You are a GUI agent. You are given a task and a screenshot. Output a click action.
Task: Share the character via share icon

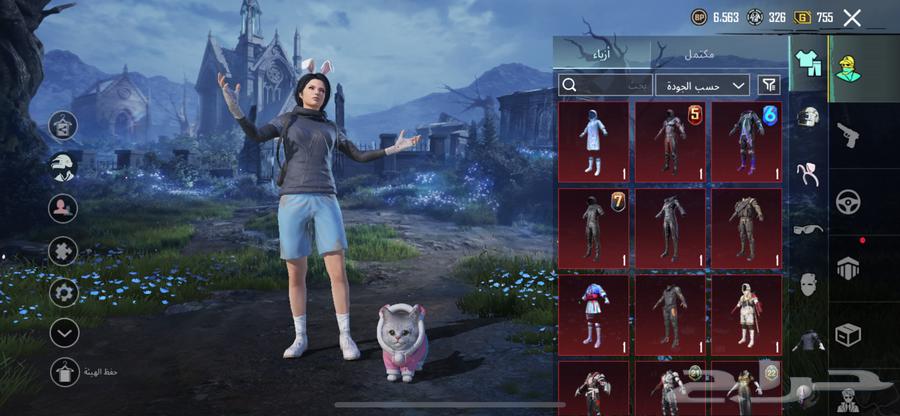click(64, 125)
